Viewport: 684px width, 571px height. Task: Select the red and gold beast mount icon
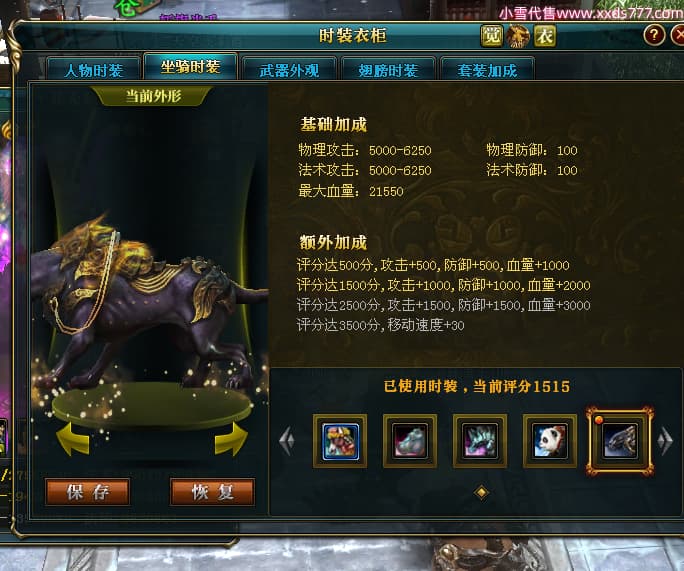tap(340, 440)
